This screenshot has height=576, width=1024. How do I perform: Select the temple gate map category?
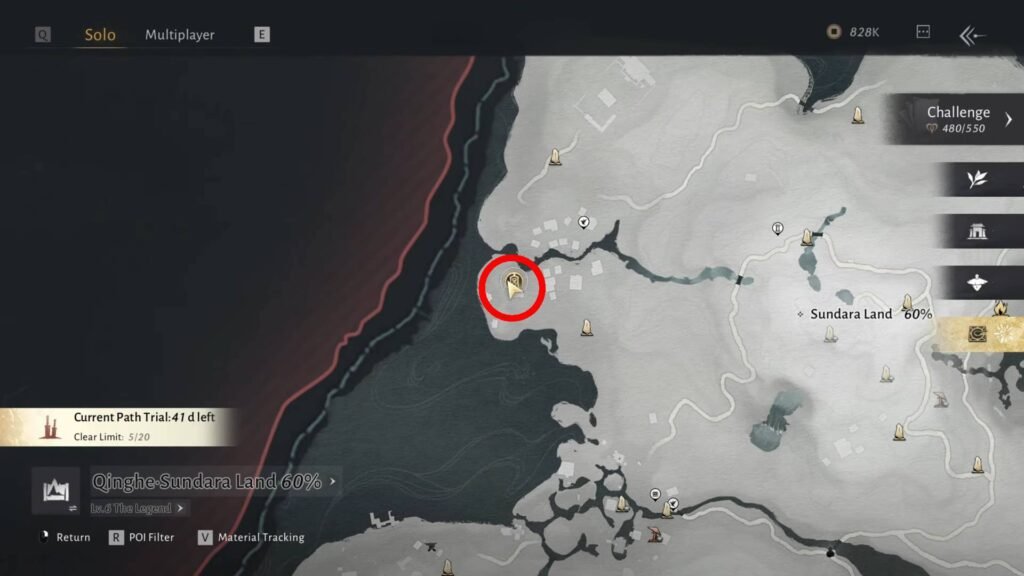pyautogui.click(x=977, y=231)
